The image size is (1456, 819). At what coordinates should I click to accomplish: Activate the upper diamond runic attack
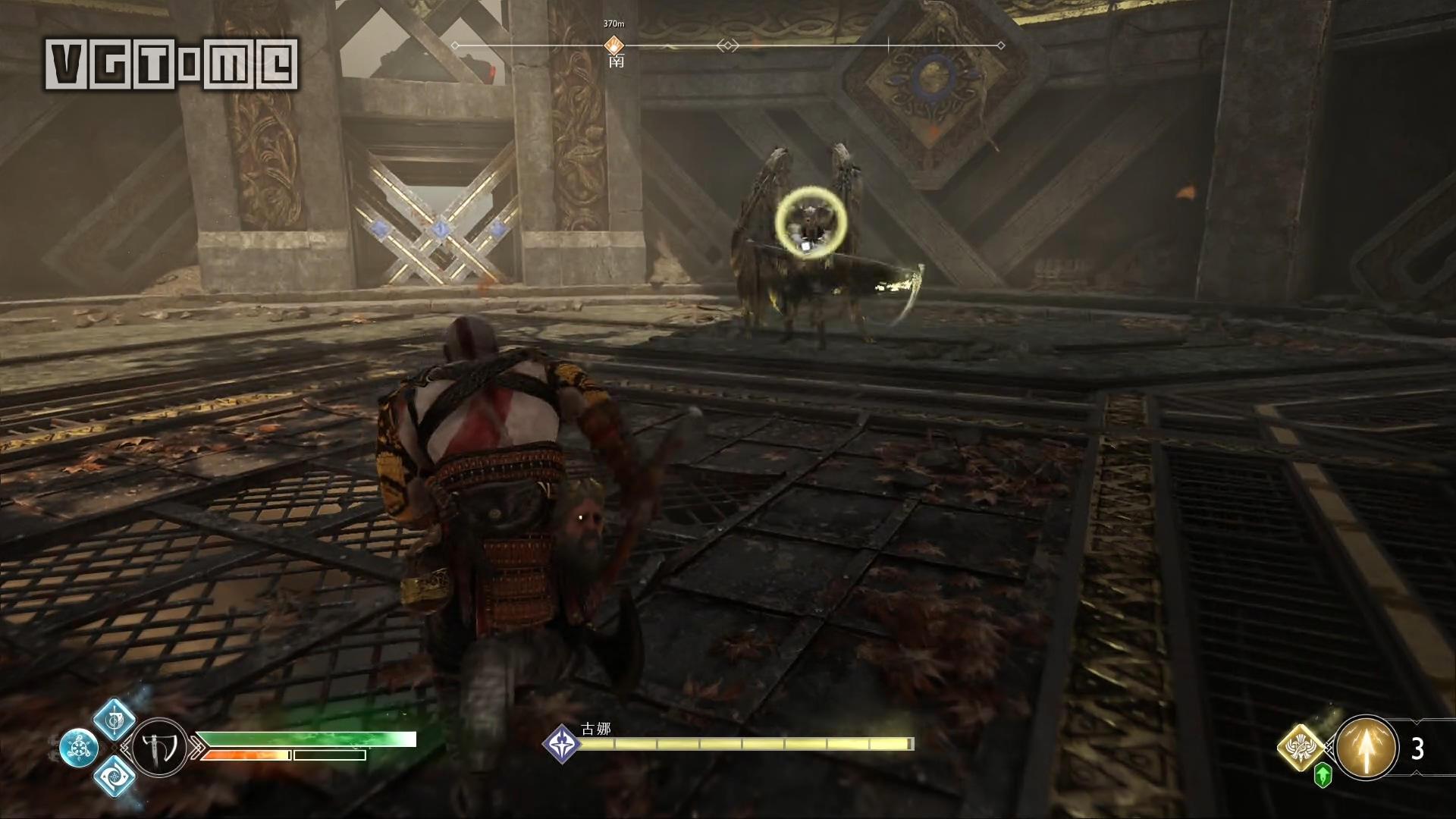coord(115,719)
